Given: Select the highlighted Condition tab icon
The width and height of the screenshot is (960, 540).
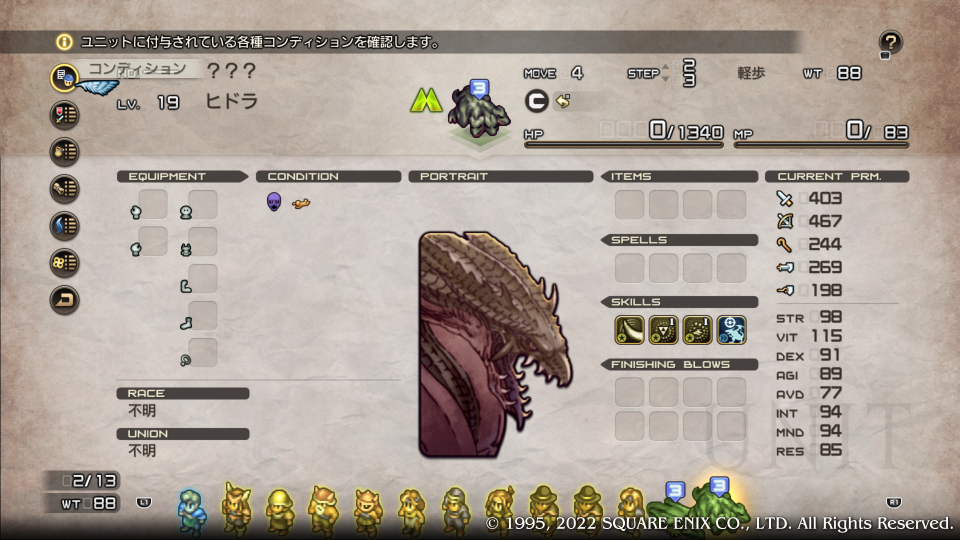Looking at the screenshot, I should coord(65,77).
